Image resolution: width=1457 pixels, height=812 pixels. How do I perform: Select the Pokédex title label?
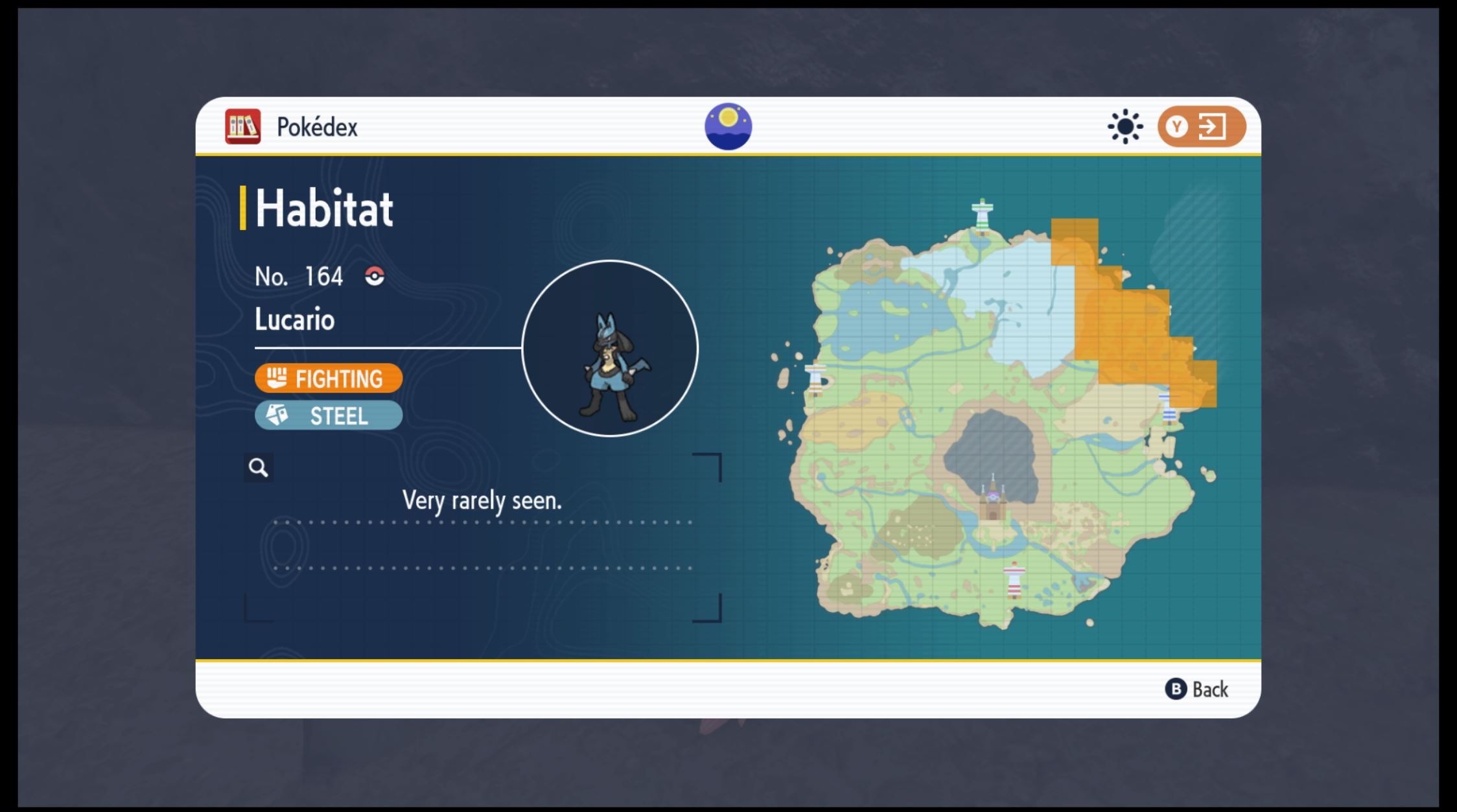[x=318, y=127]
